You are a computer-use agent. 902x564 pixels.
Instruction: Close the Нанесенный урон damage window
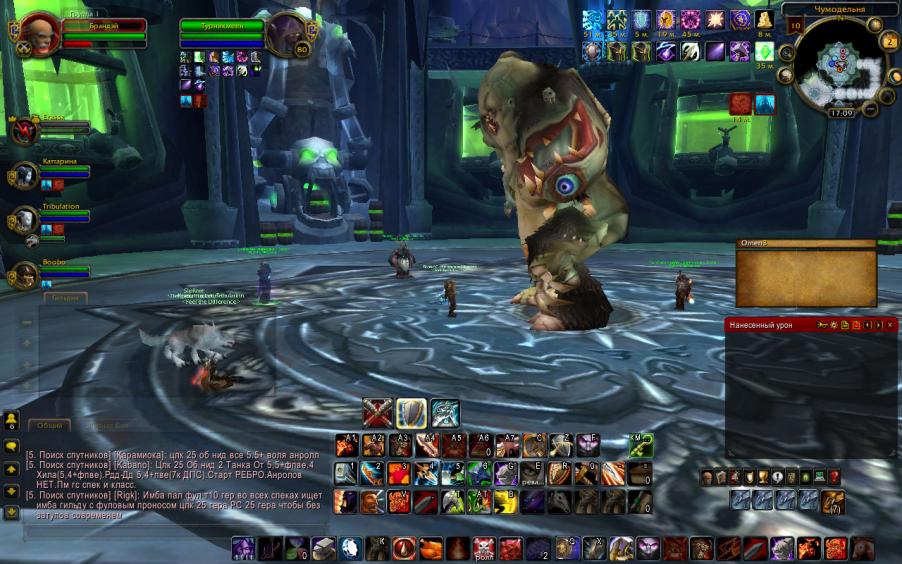tap(890, 325)
